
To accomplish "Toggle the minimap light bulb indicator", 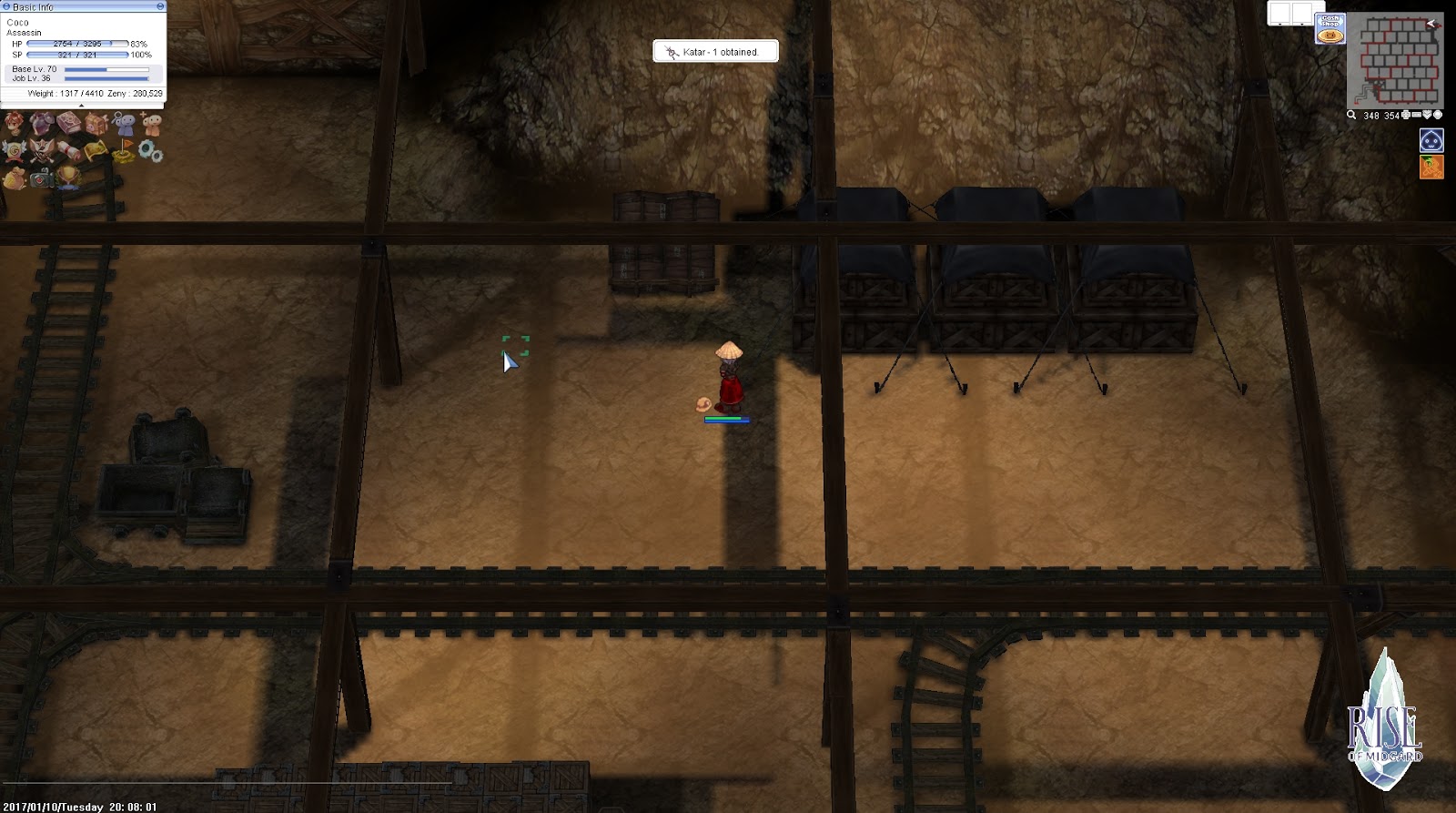I will (x=1438, y=116).
